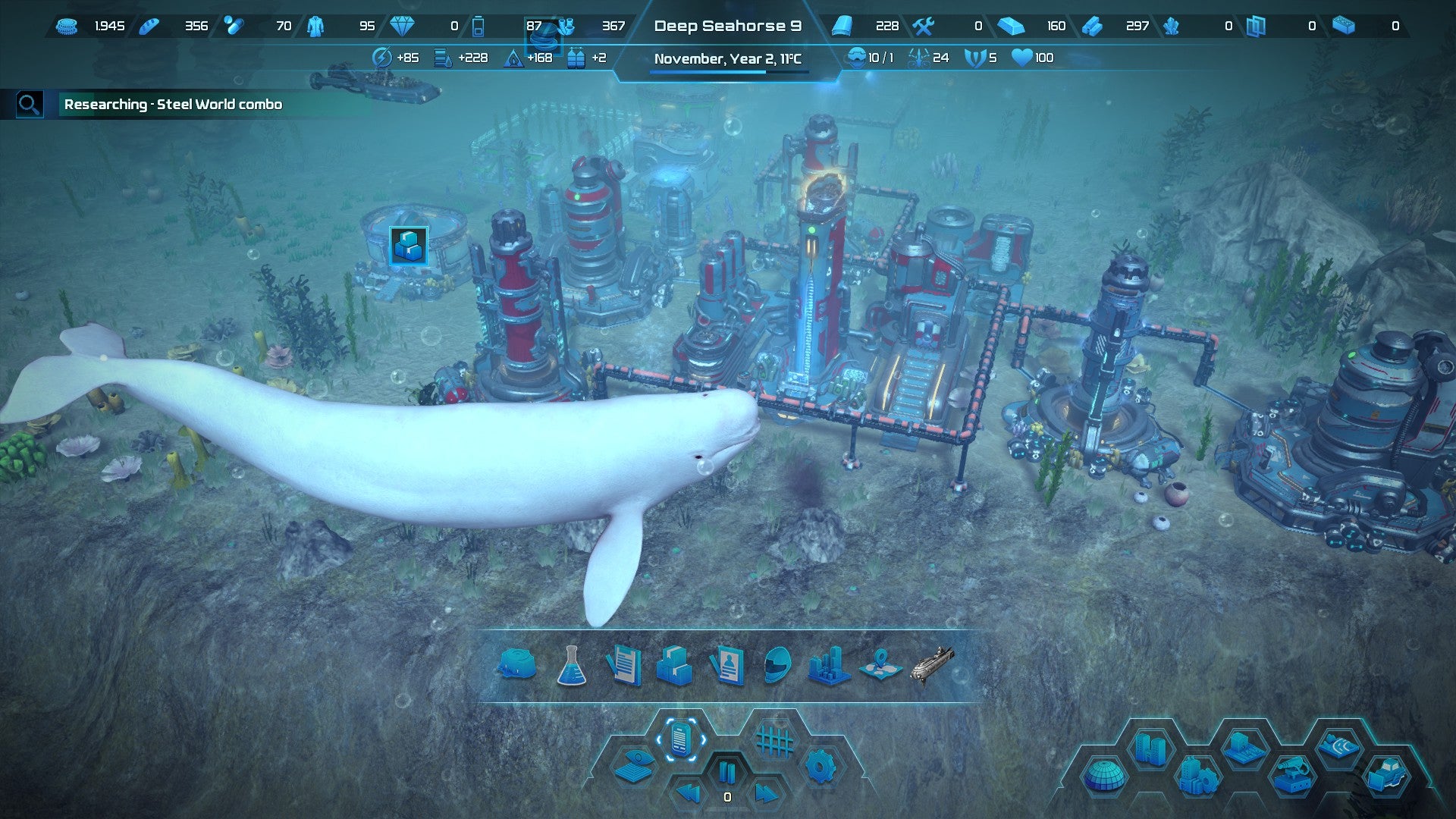This screenshot has height=819, width=1456.
Task: Open the citizen profile clipboard
Action: (x=726, y=666)
